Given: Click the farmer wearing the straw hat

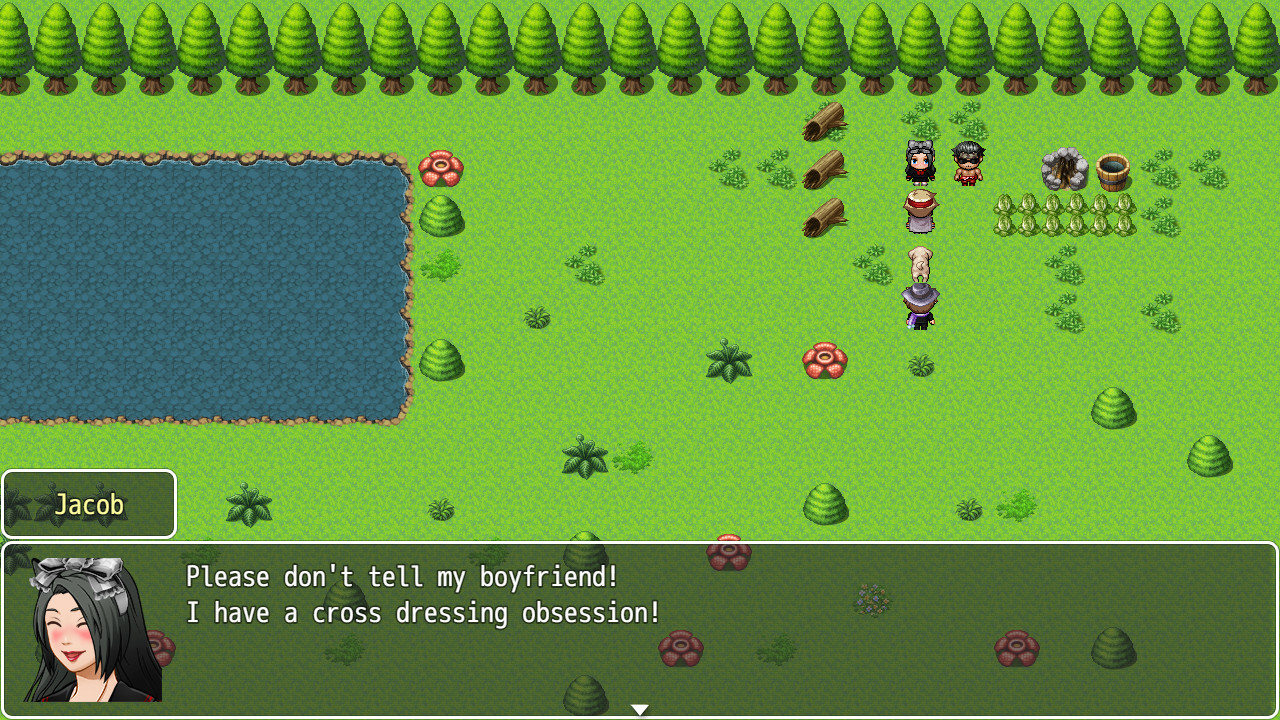Looking at the screenshot, I should click(x=919, y=210).
